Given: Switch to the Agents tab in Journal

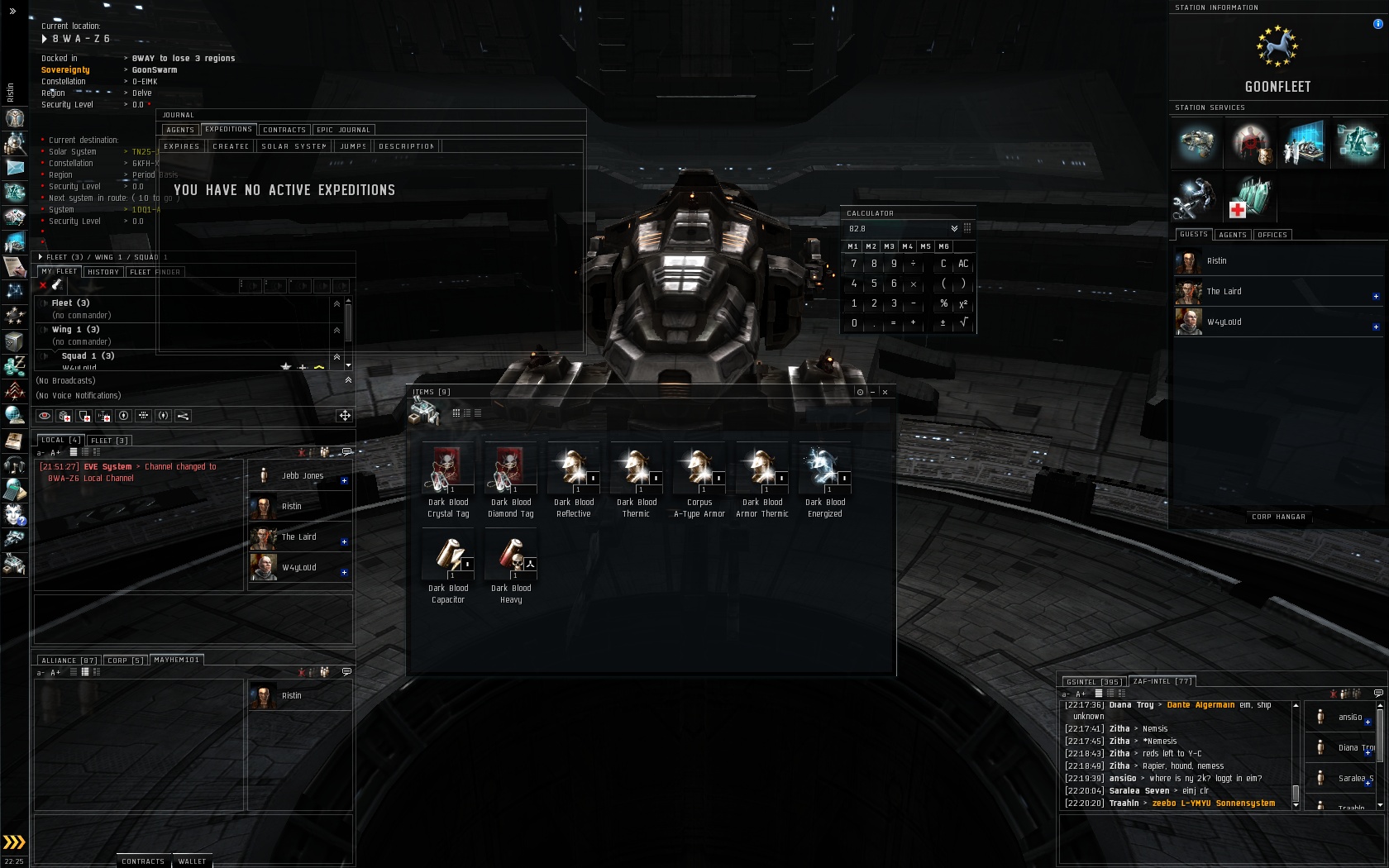Looking at the screenshot, I should 179,130.
